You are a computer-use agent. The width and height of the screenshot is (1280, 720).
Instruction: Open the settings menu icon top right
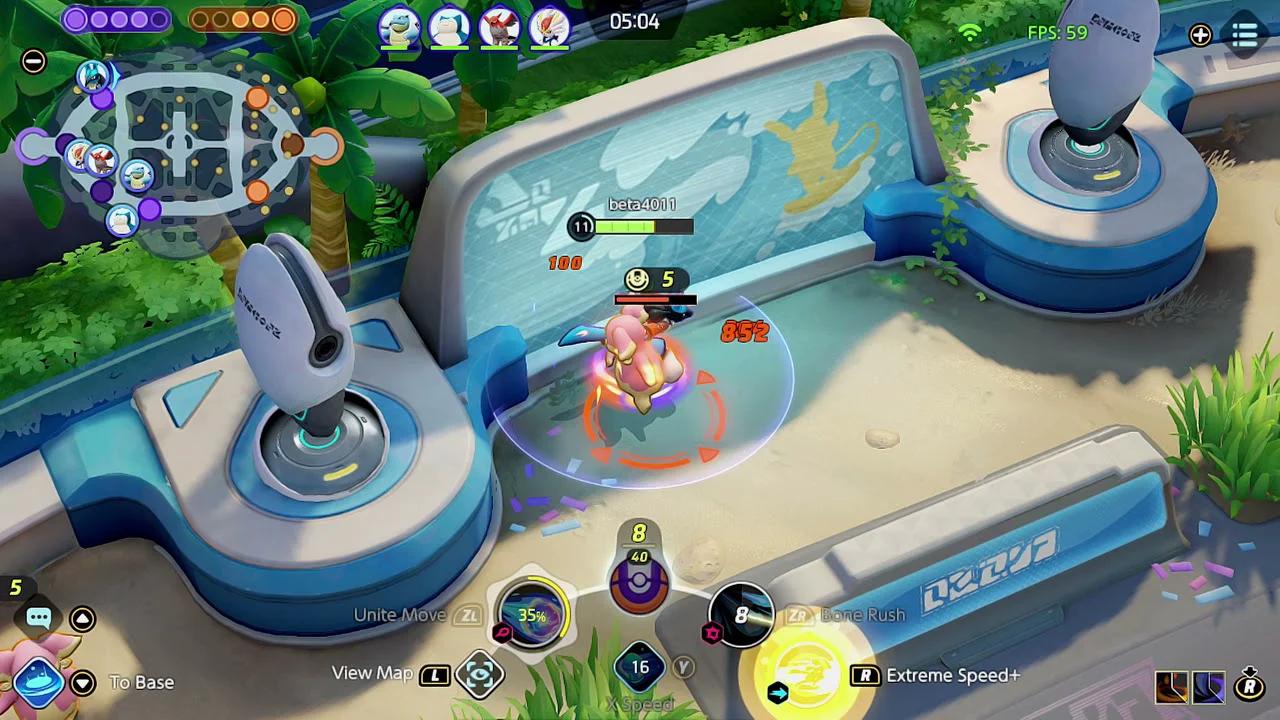tap(1245, 35)
